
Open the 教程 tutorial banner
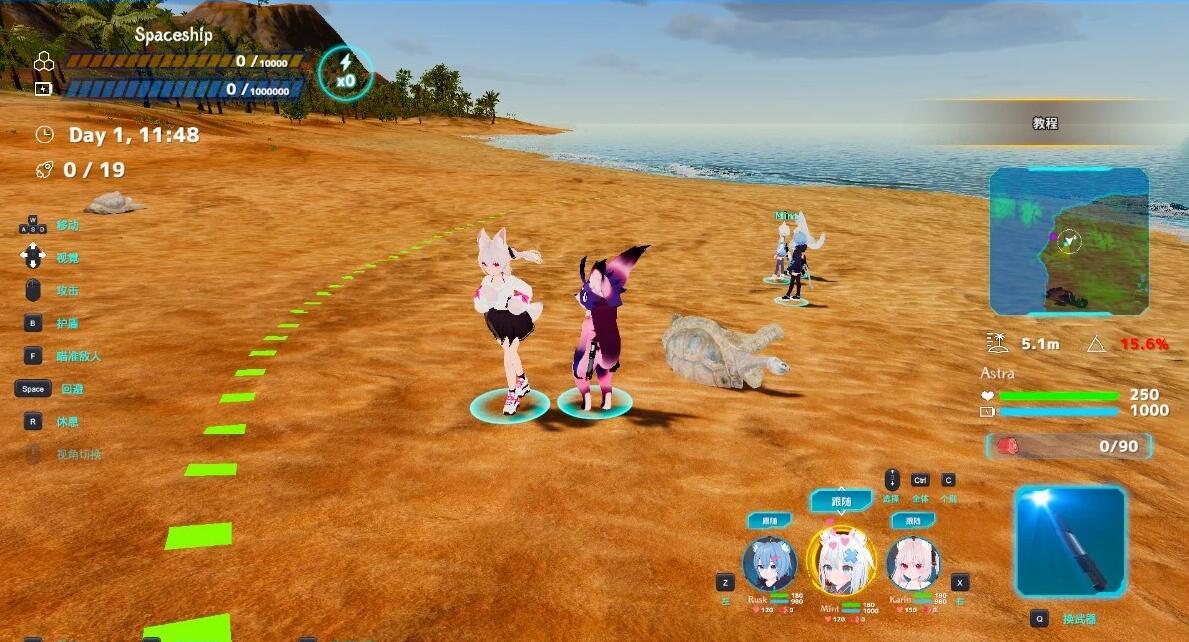[1045, 124]
